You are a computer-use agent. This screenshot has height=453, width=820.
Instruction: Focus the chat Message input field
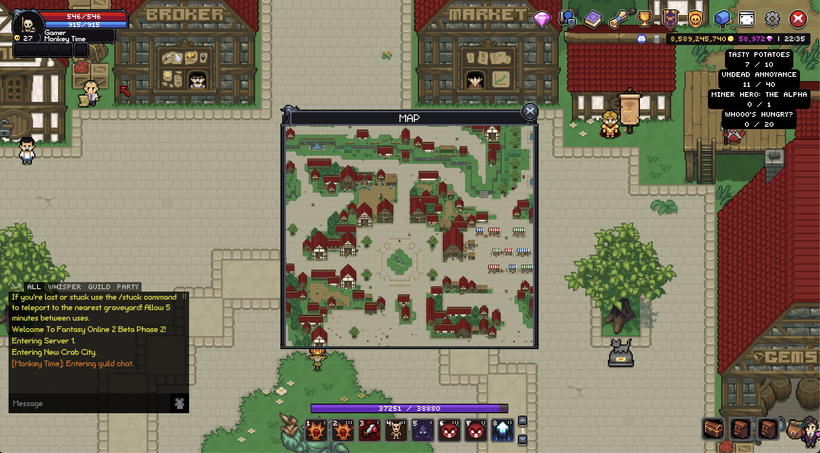[88, 403]
